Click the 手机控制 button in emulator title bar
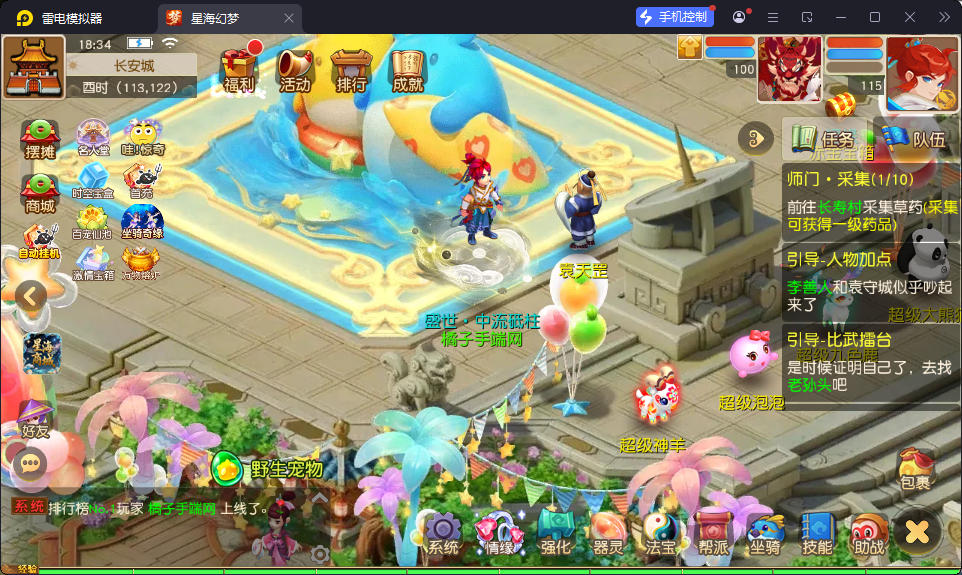Image resolution: width=962 pixels, height=575 pixels. pyautogui.click(x=675, y=17)
